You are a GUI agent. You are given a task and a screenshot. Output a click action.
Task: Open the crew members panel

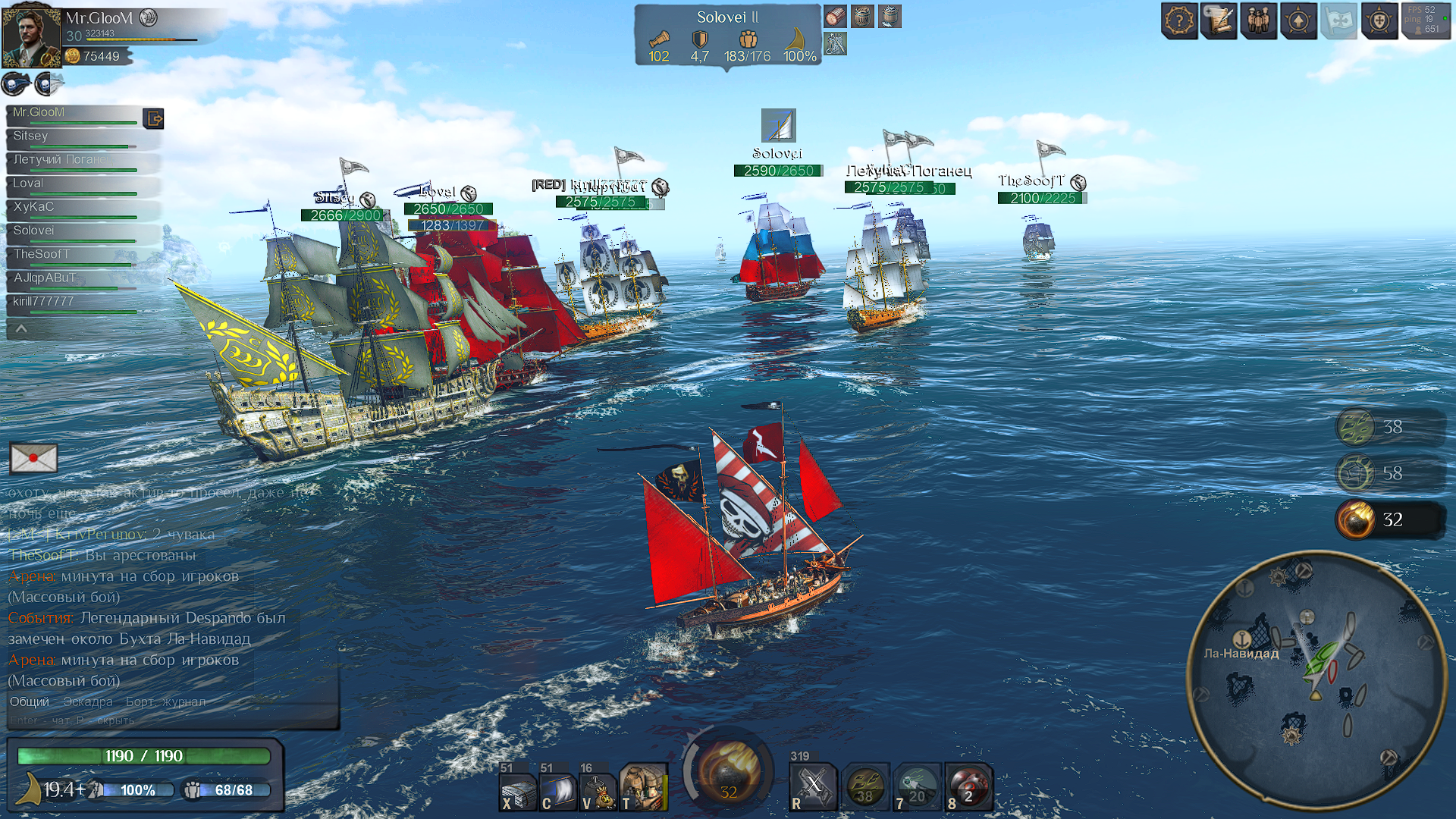click(x=1259, y=20)
